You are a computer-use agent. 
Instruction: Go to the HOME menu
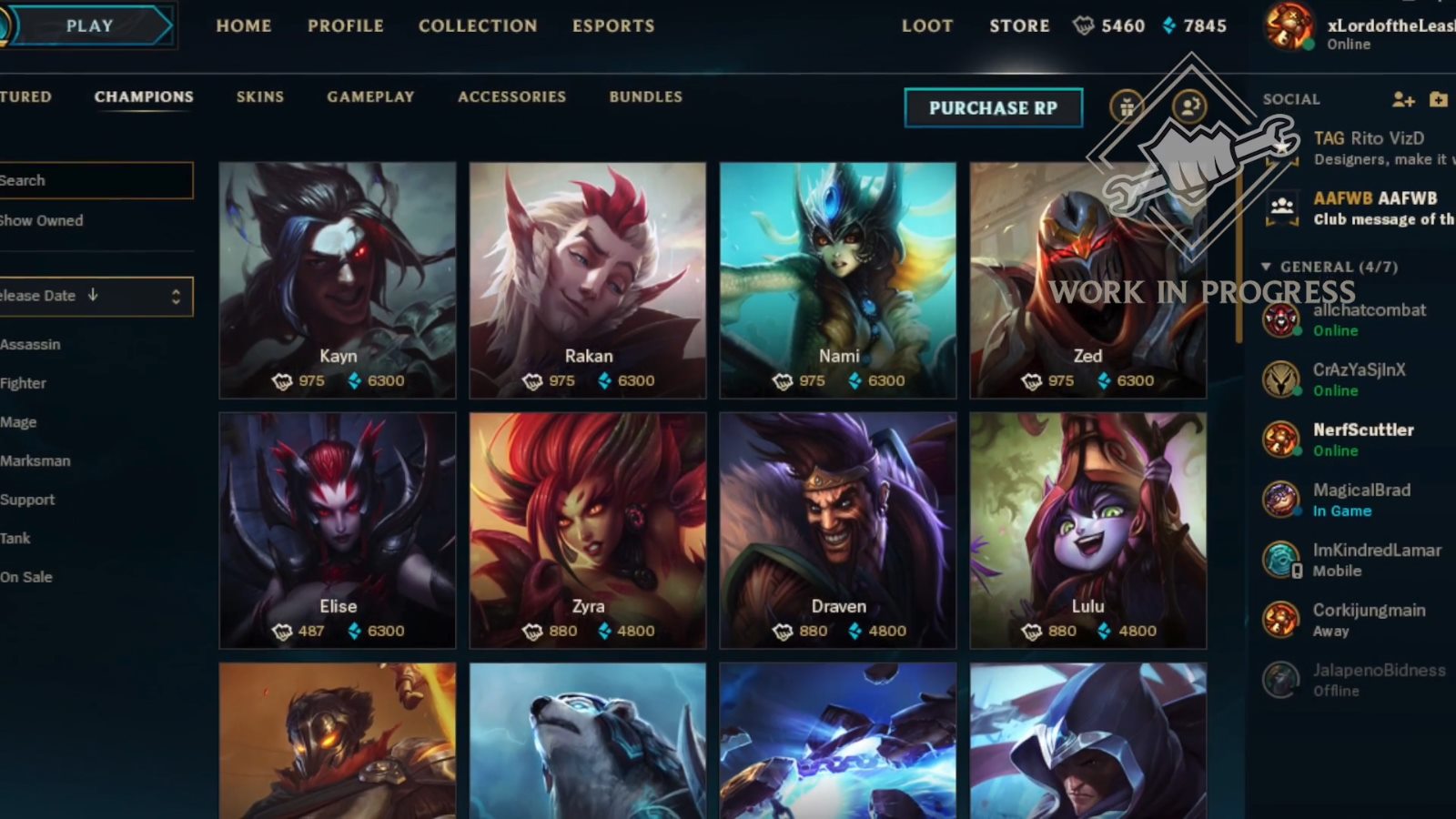pyautogui.click(x=244, y=25)
